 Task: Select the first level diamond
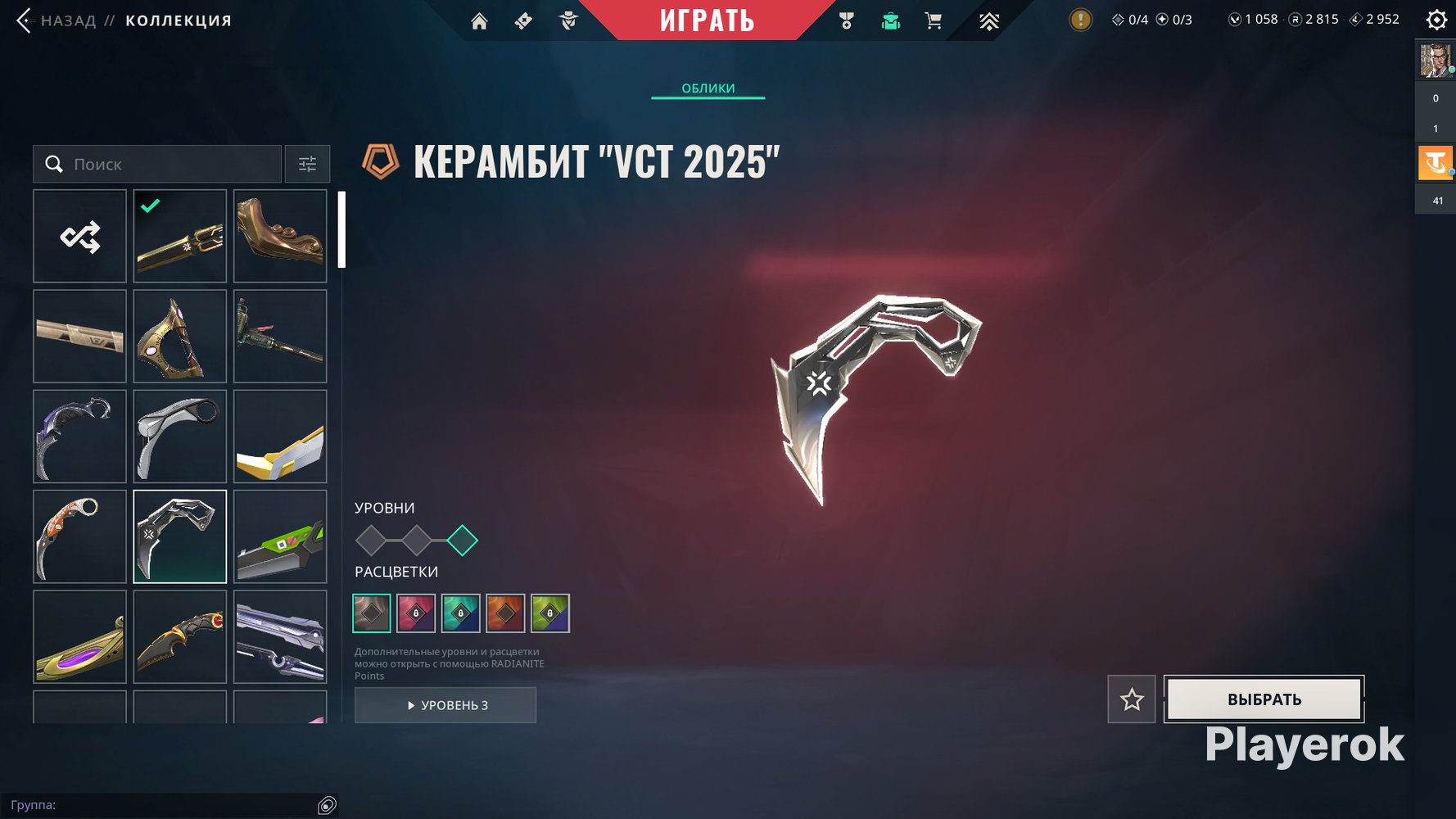[x=371, y=541]
